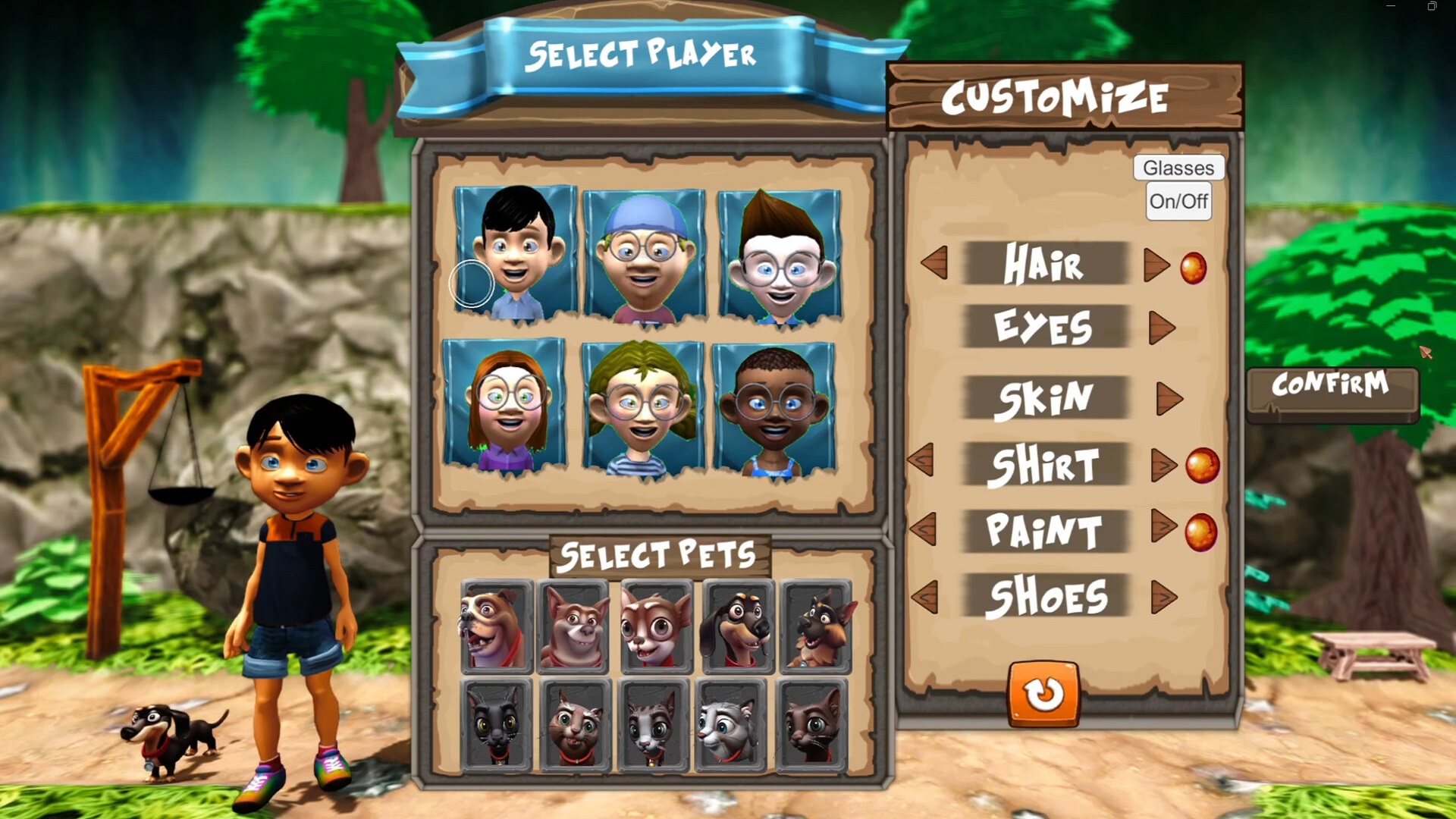
Task: Switch to next shoes option
Action: pos(1163,597)
